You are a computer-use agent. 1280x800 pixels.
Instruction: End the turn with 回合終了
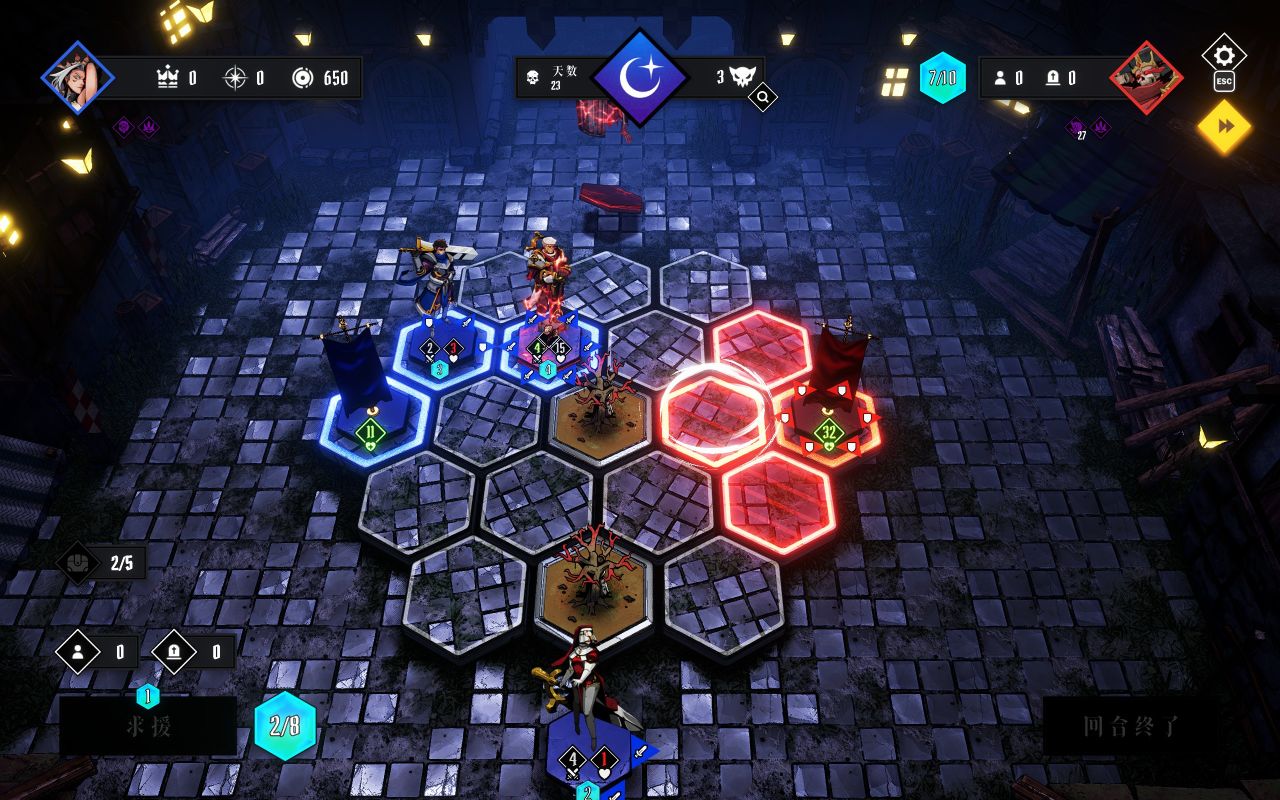pos(1131,726)
